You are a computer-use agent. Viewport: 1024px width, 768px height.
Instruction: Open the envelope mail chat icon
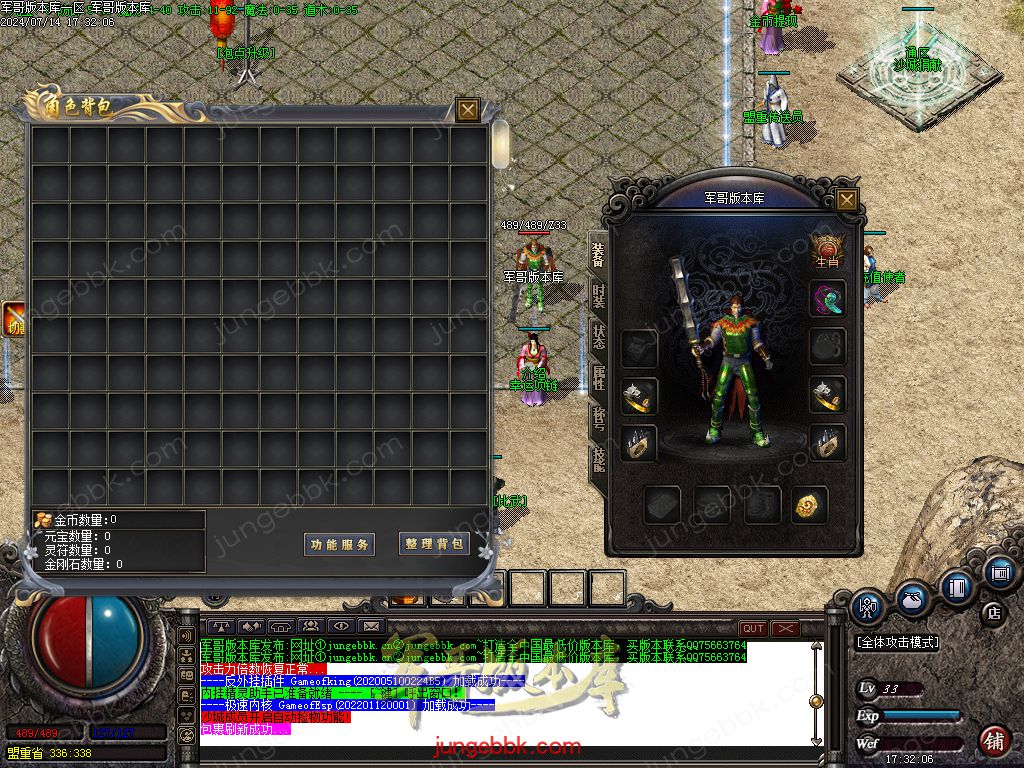pyautogui.click(x=371, y=627)
